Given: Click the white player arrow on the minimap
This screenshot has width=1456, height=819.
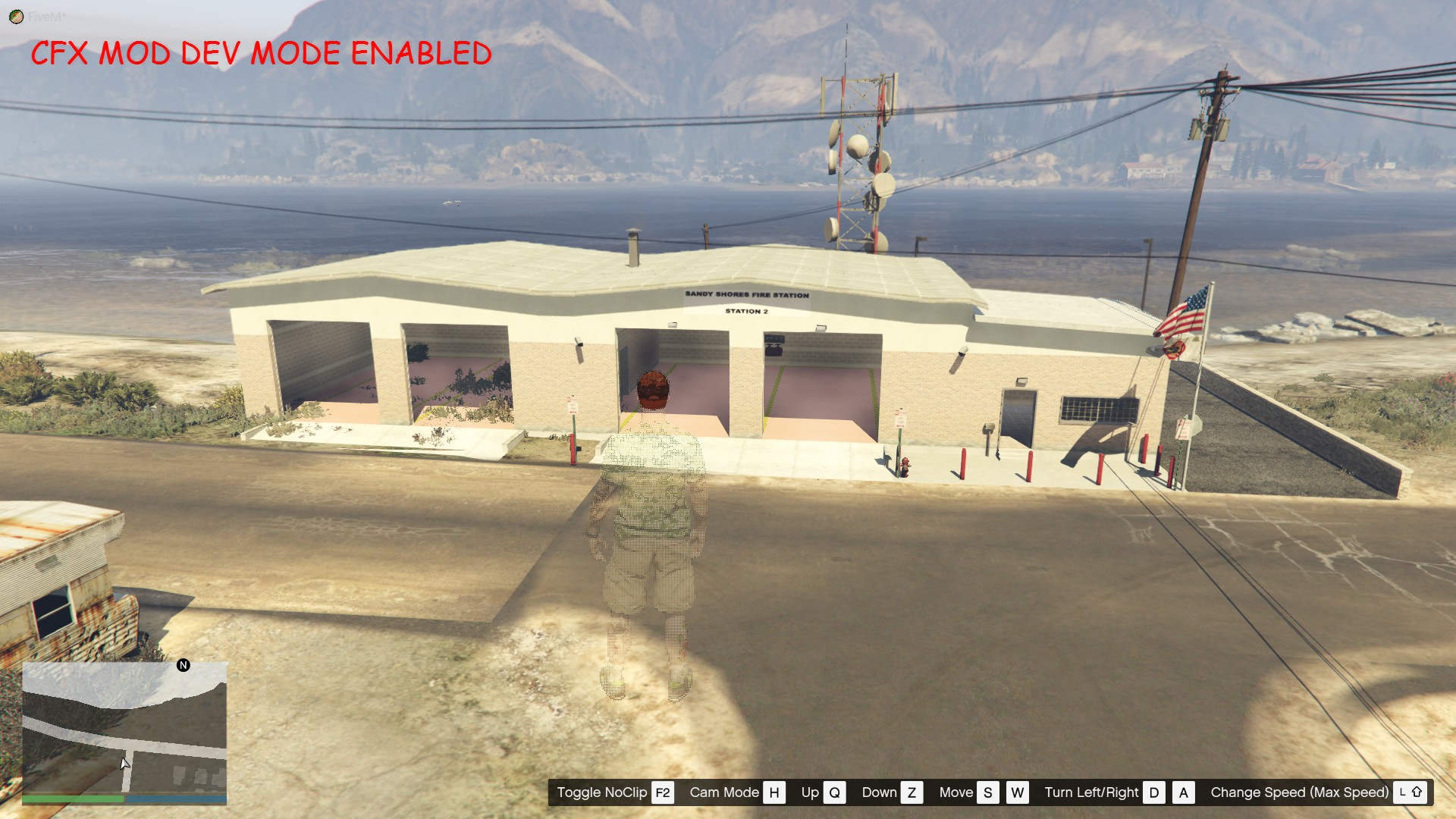Looking at the screenshot, I should 124,762.
